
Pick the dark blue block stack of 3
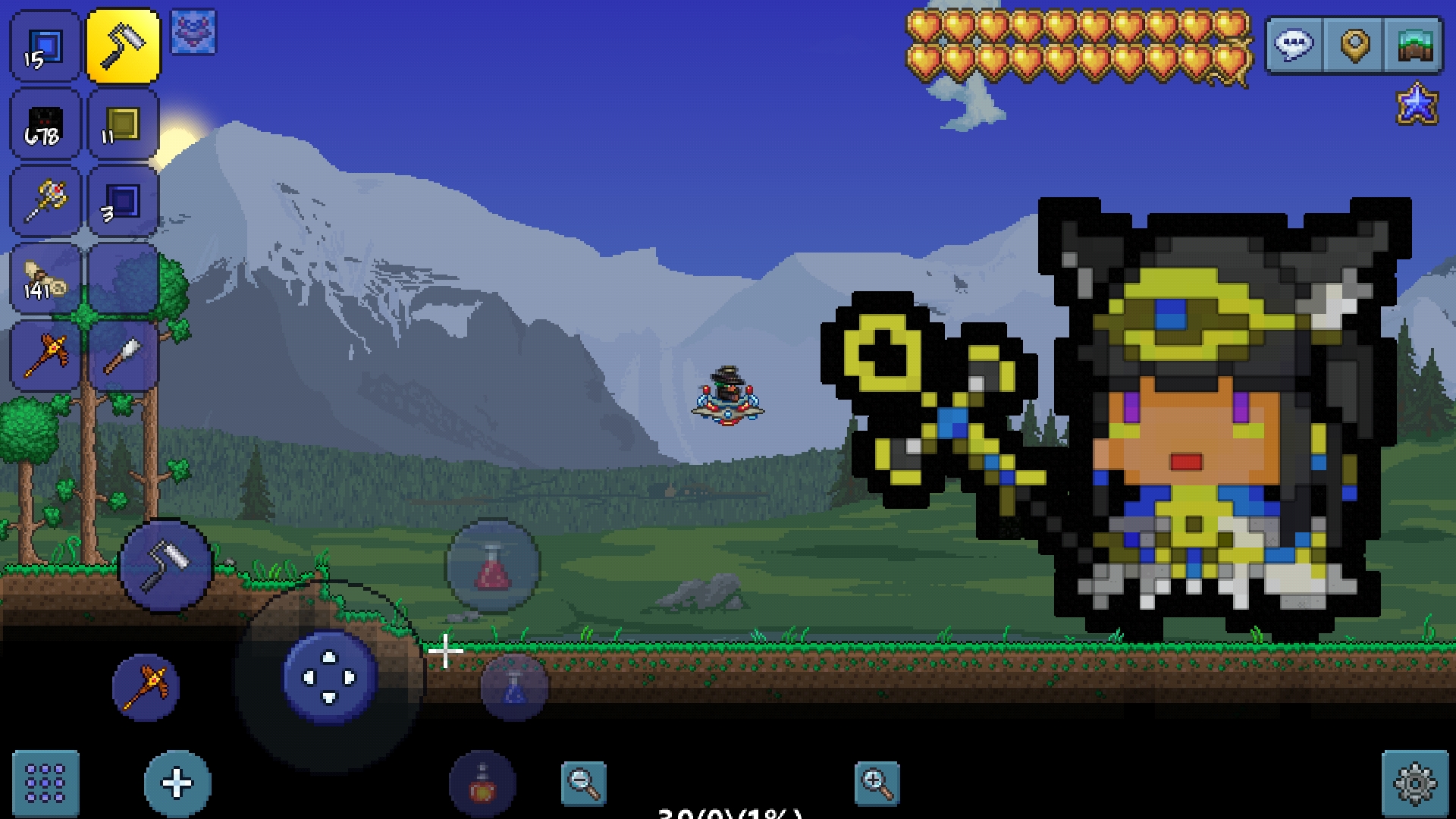pos(123,202)
